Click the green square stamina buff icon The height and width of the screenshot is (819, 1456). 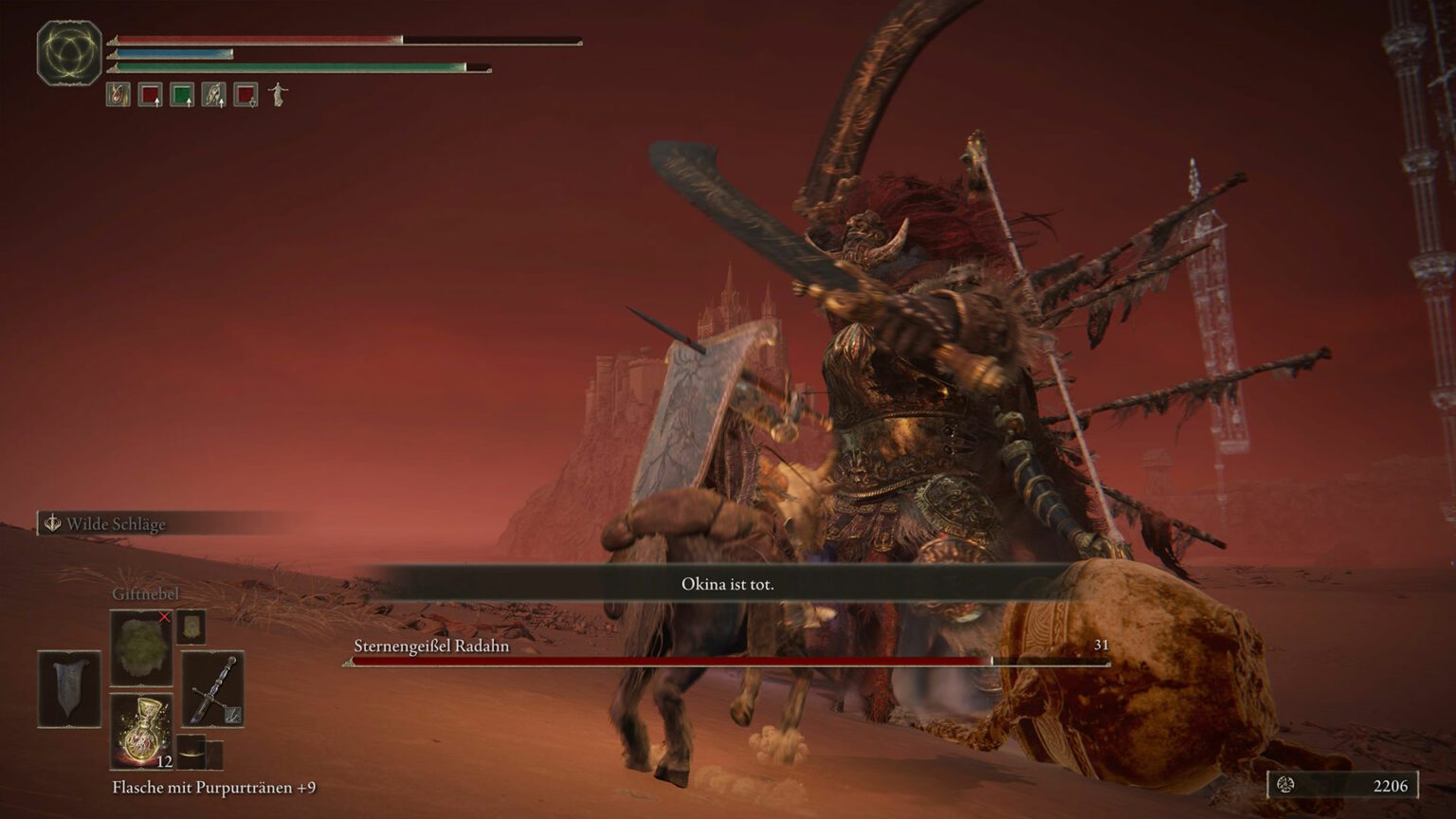pyautogui.click(x=181, y=95)
